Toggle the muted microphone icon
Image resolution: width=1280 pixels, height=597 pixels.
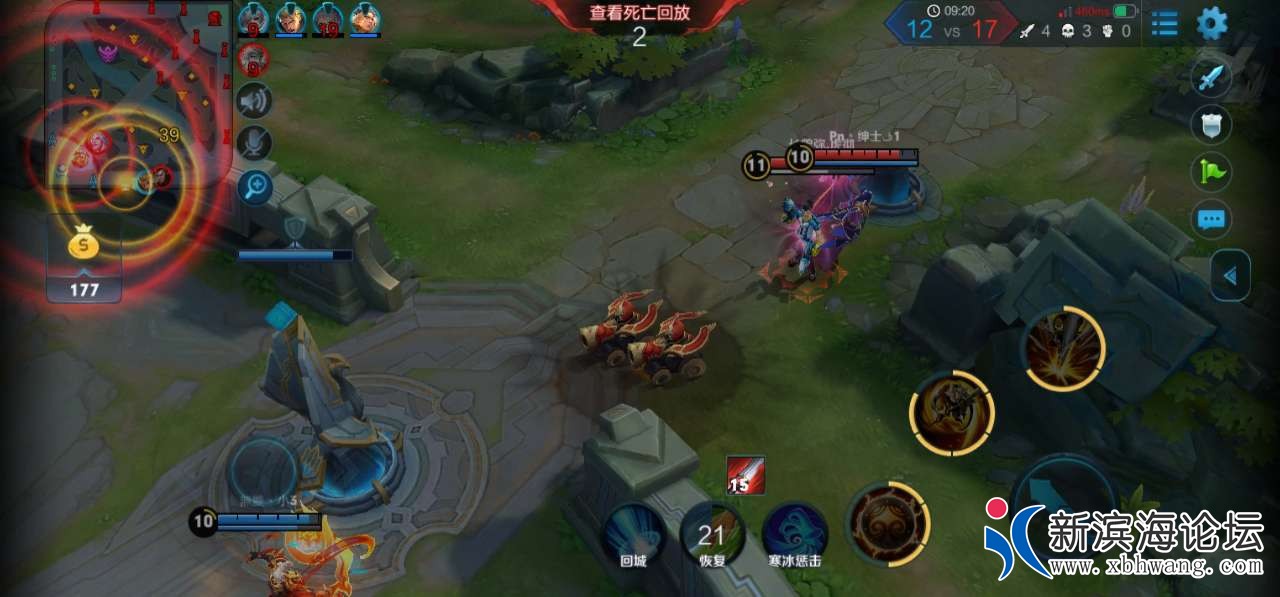[x=255, y=143]
